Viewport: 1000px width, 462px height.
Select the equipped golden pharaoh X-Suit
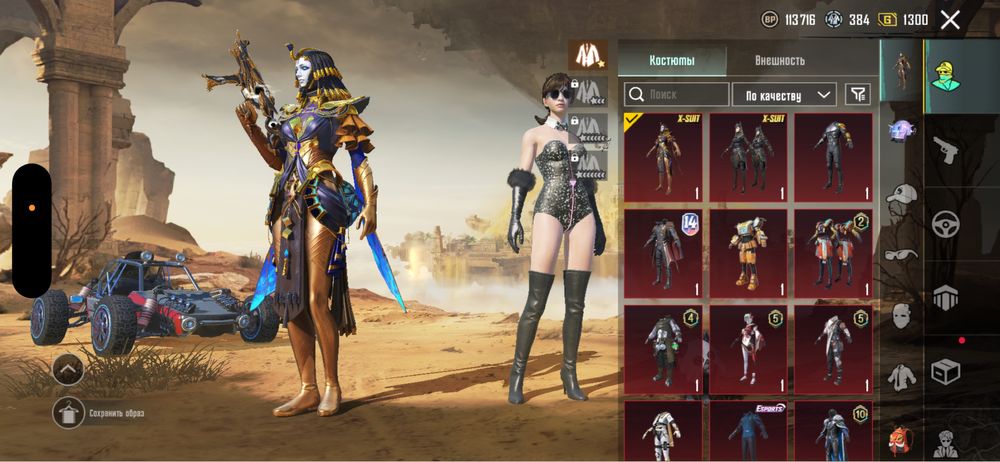(x=663, y=156)
